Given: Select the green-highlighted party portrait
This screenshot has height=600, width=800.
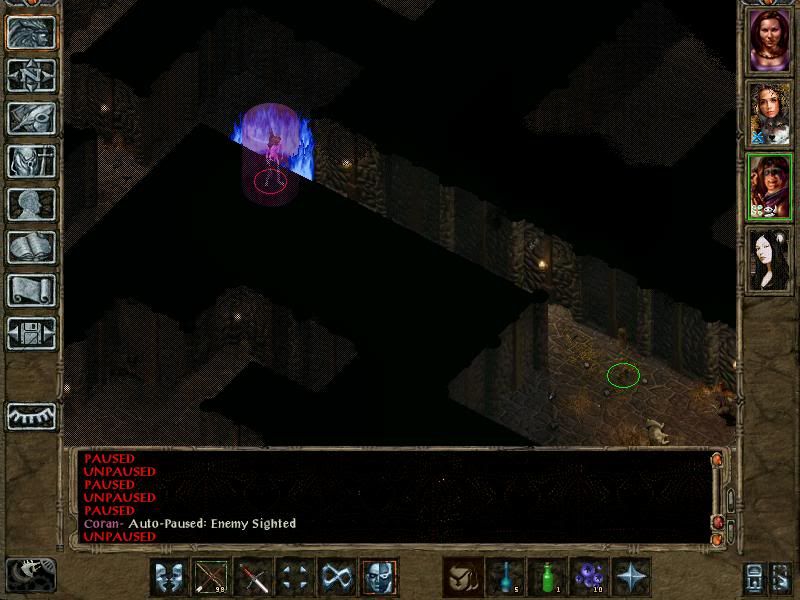Looking at the screenshot, I should (770, 187).
